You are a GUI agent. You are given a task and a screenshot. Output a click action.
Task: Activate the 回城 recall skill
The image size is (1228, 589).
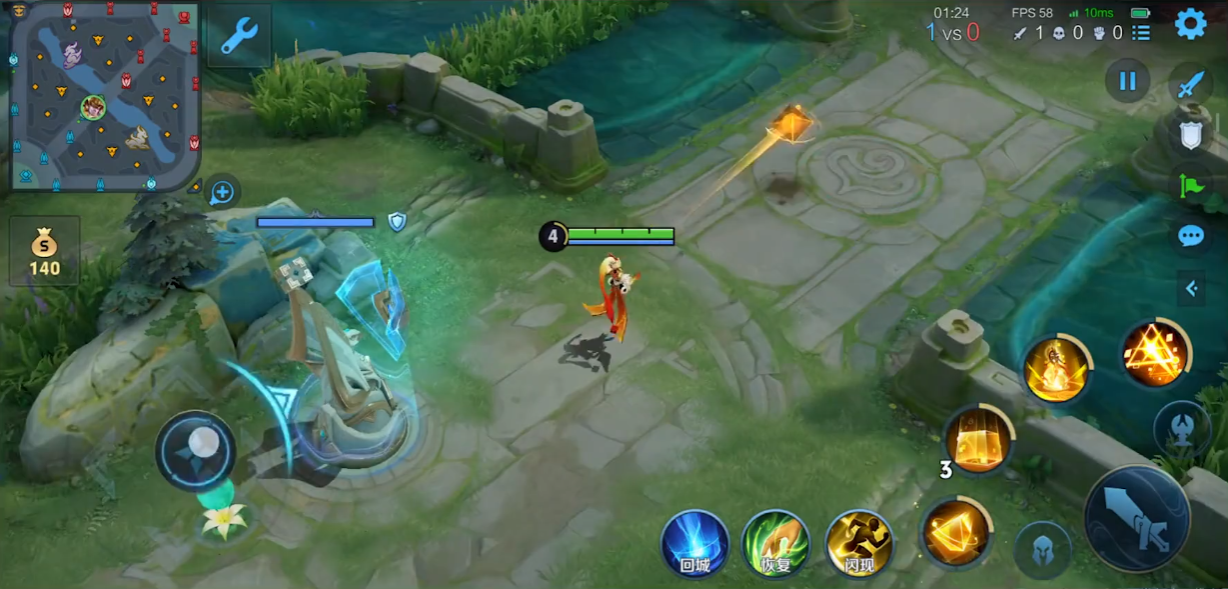695,543
